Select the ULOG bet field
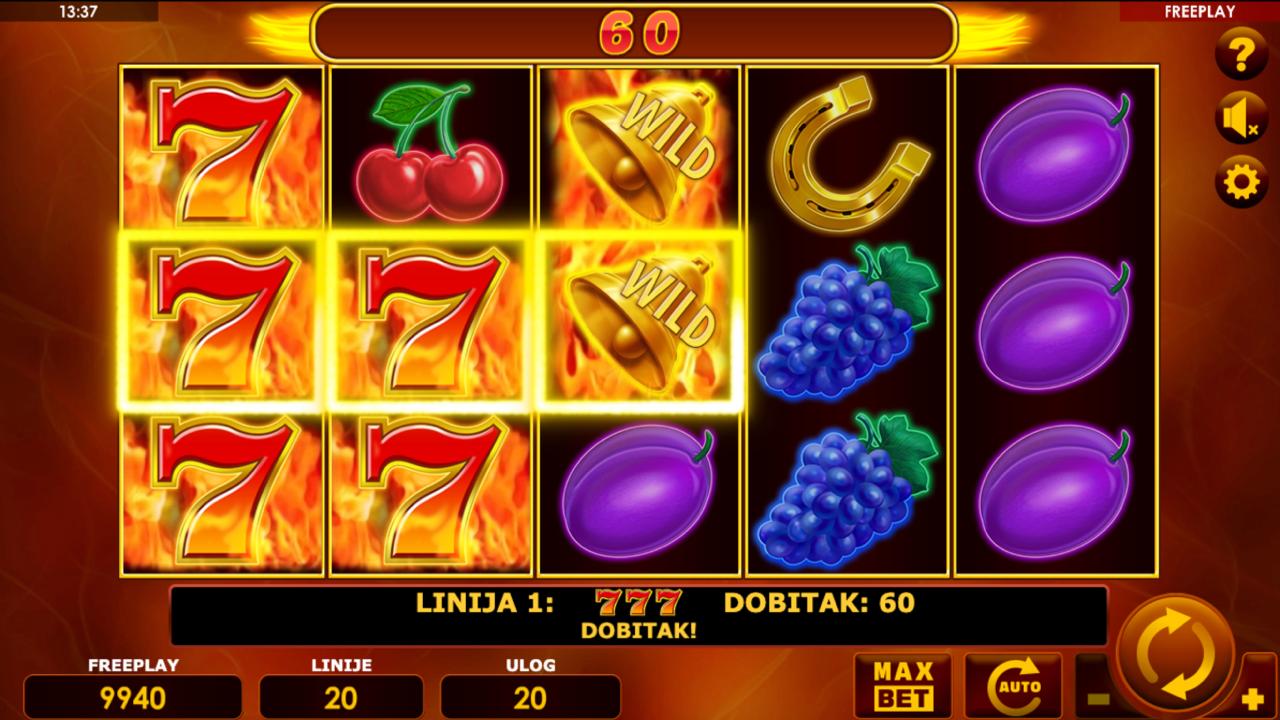Image resolution: width=1280 pixels, height=720 pixels. pyautogui.click(x=530, y=696)
